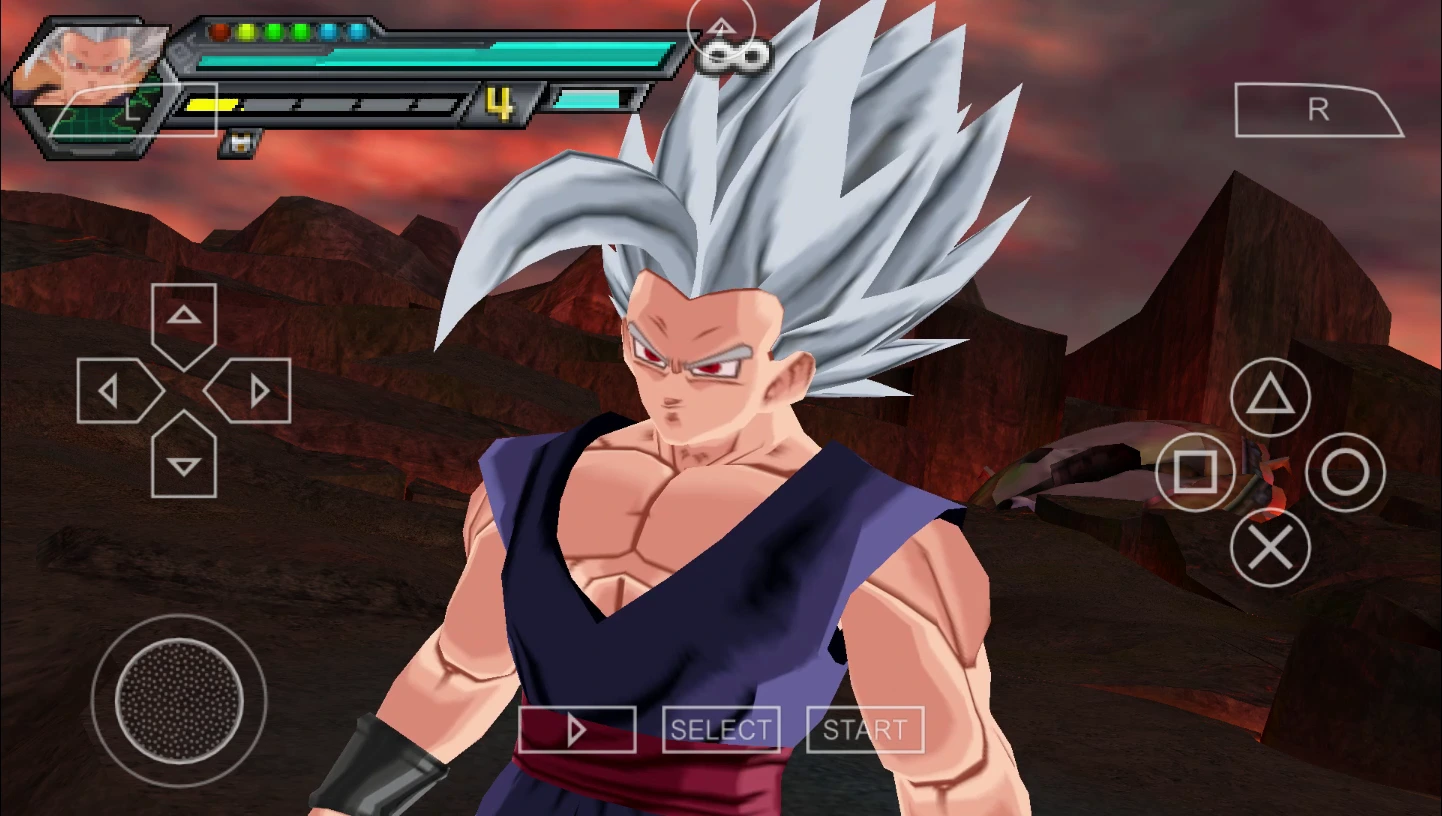Tap the triangle touch button
Screen dimensions: 1442x816
[1270, 398]
